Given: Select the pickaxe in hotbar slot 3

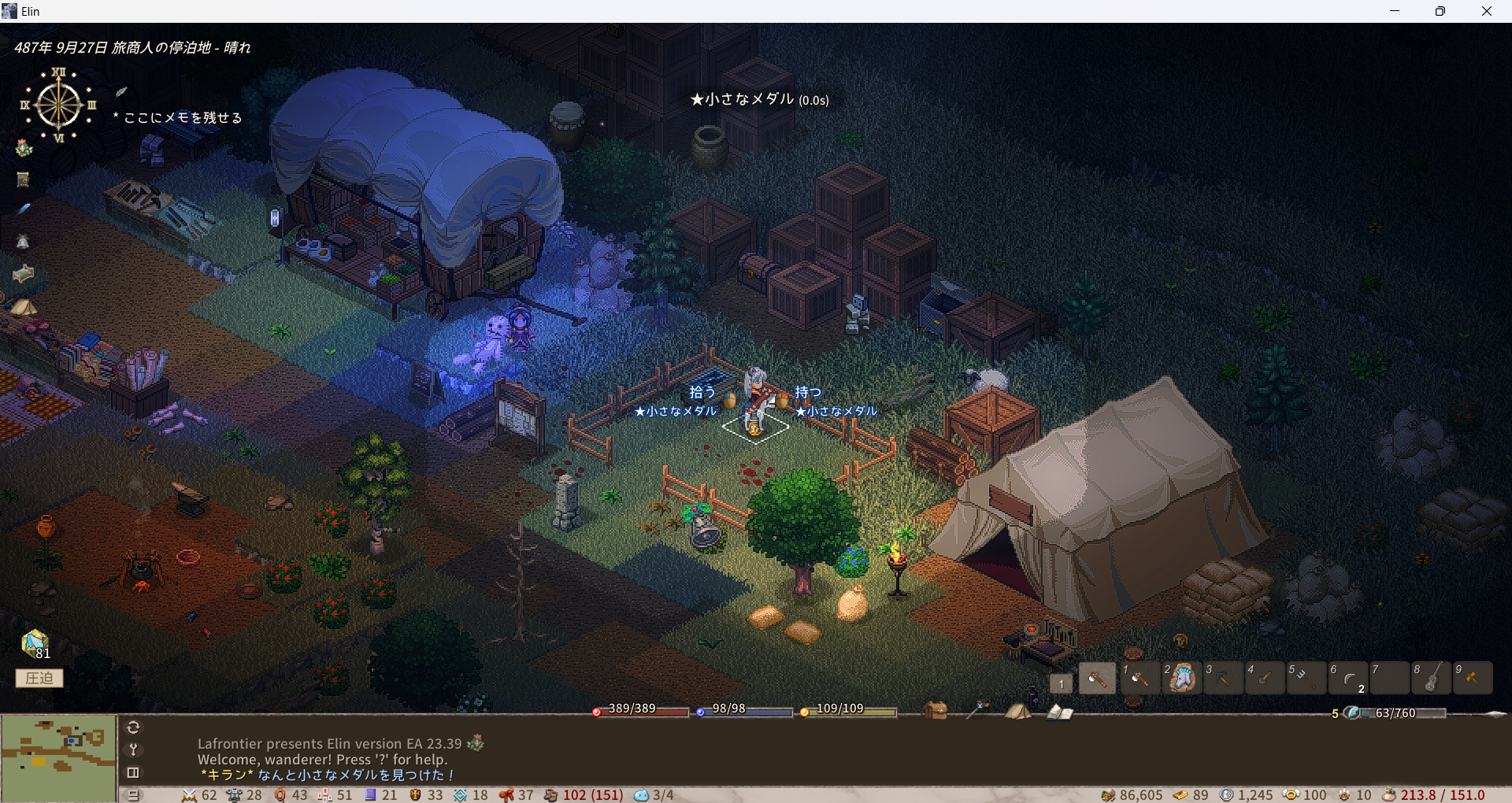Looking at the screenshot, I should (1223, 678).
